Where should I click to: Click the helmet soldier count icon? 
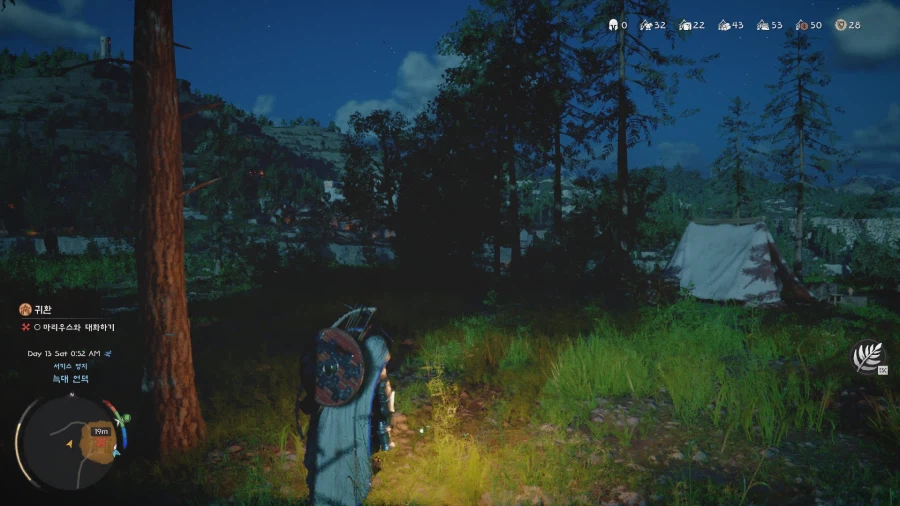(x=613, y=25)
